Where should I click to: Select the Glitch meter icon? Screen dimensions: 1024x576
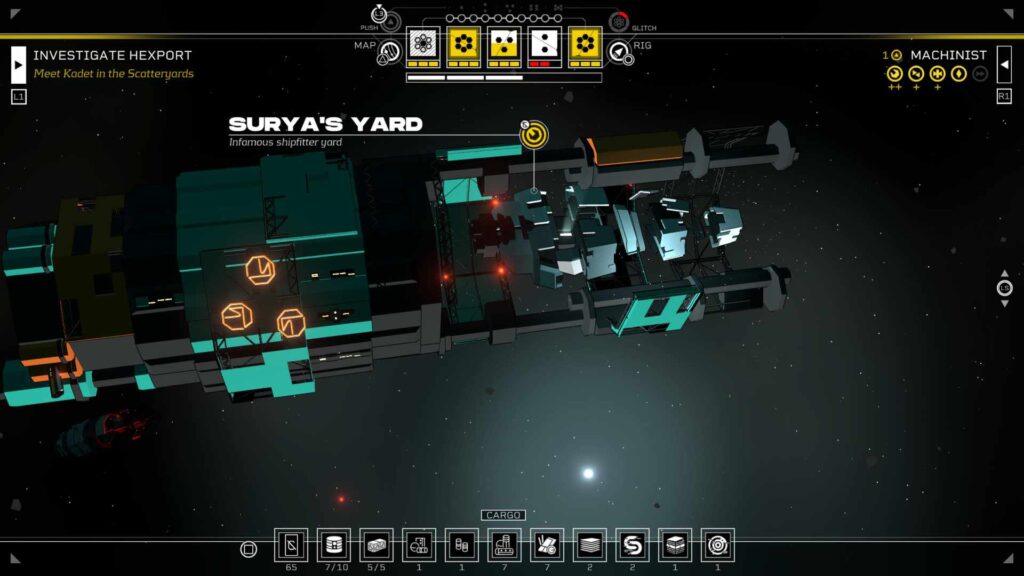619,22
